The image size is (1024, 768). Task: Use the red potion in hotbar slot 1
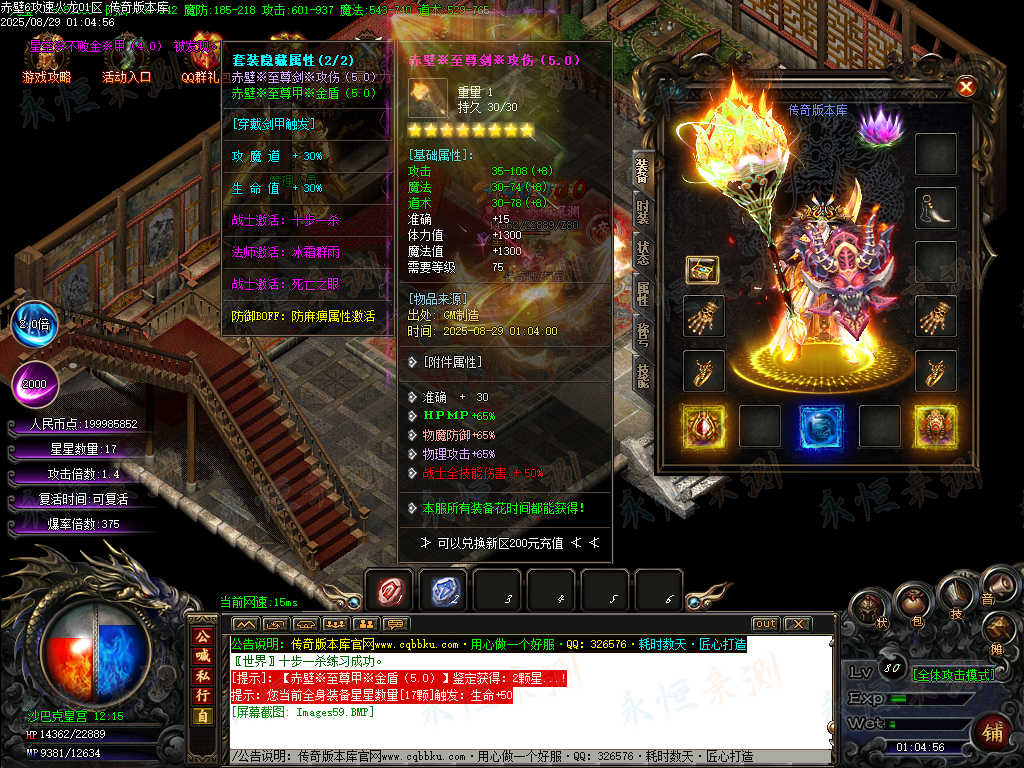pyautogui.click(x=388, y=591)
